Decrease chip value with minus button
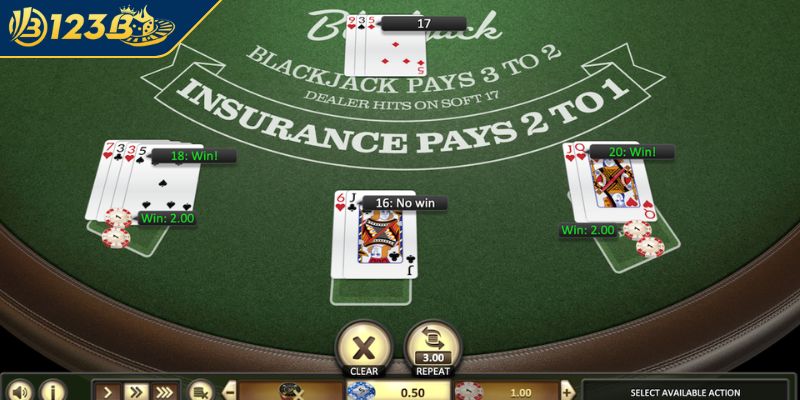 point(229,390)
